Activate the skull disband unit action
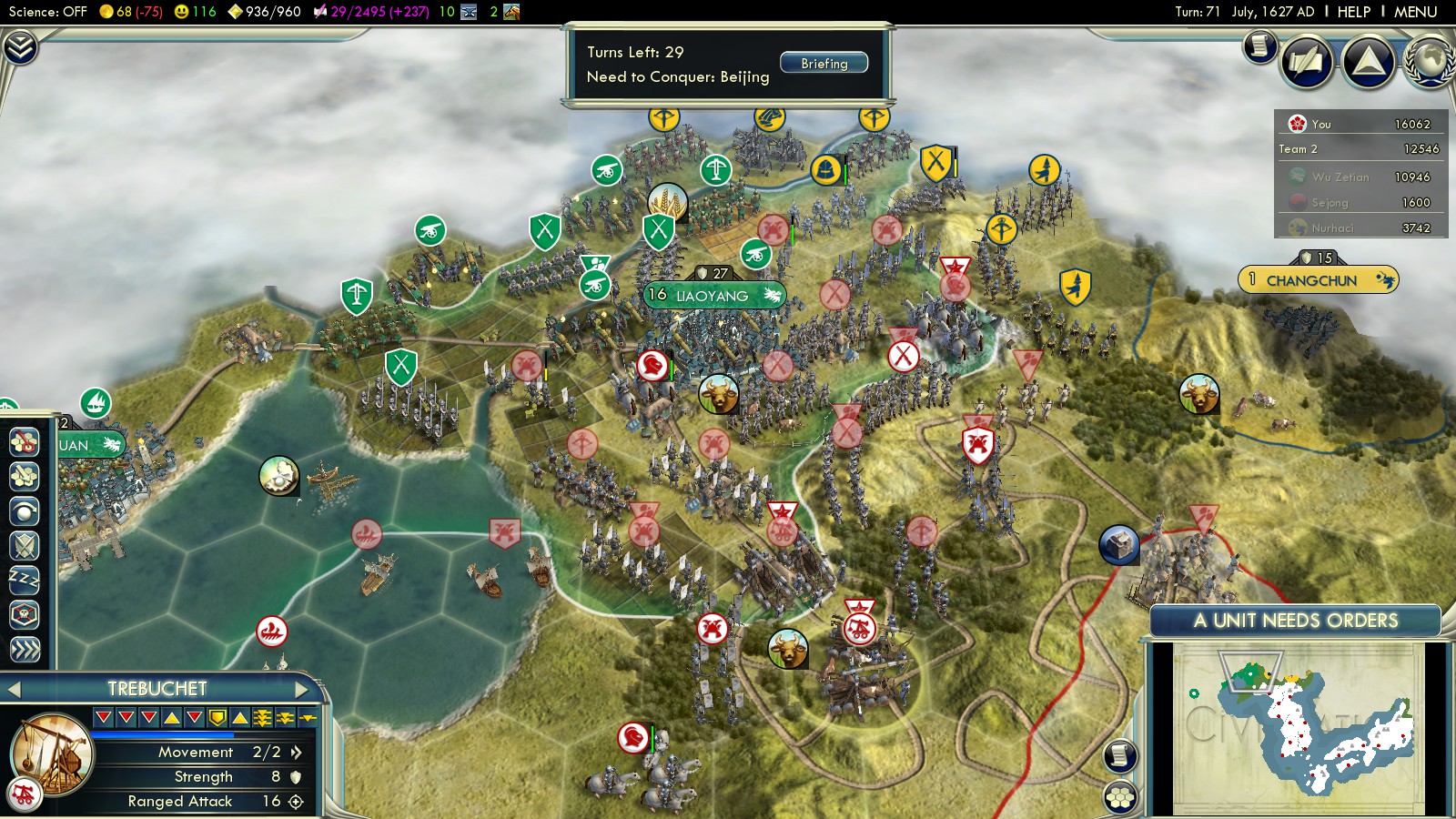The width and height of the screenshot is (1456, 819). click(24, 614)
